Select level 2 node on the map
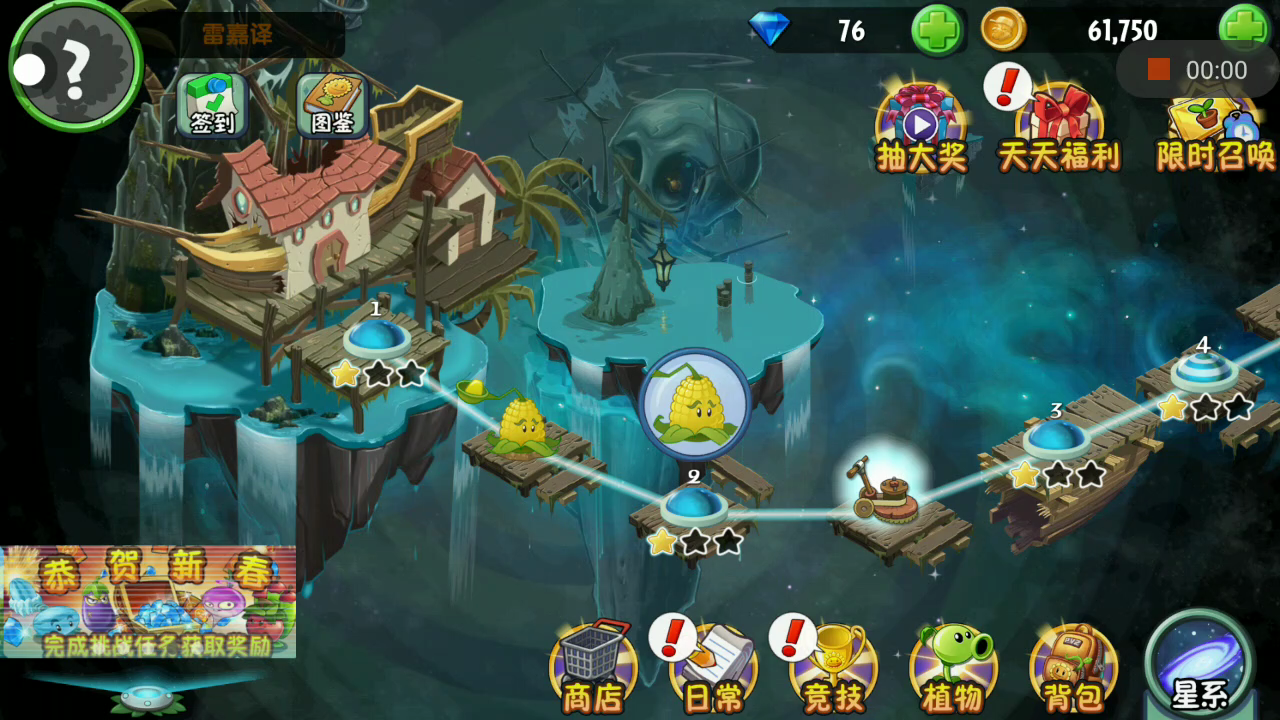This screenshot has width=1280, height=720. [x=693, y=505]
